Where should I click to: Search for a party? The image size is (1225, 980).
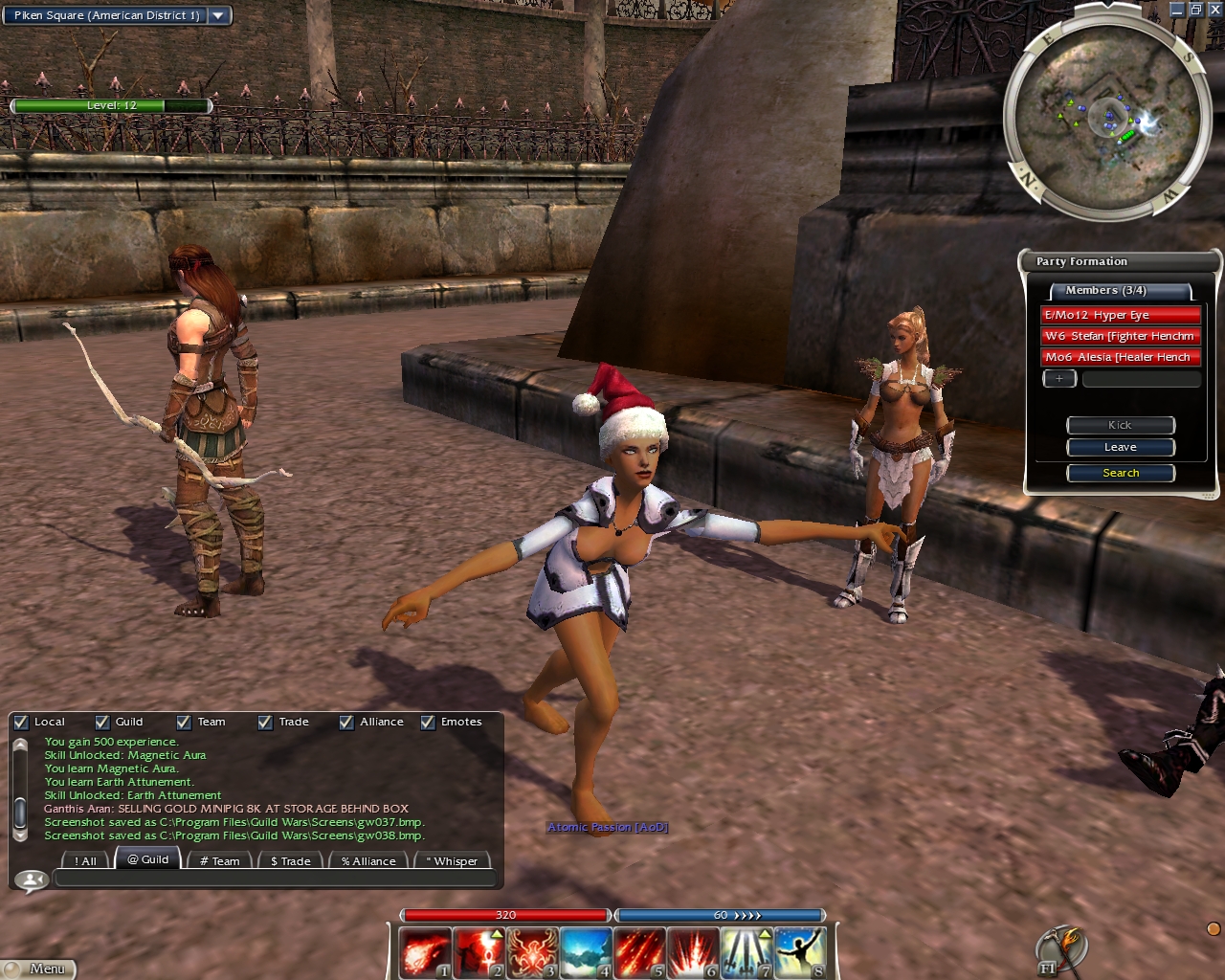[x=1121, y=473]
